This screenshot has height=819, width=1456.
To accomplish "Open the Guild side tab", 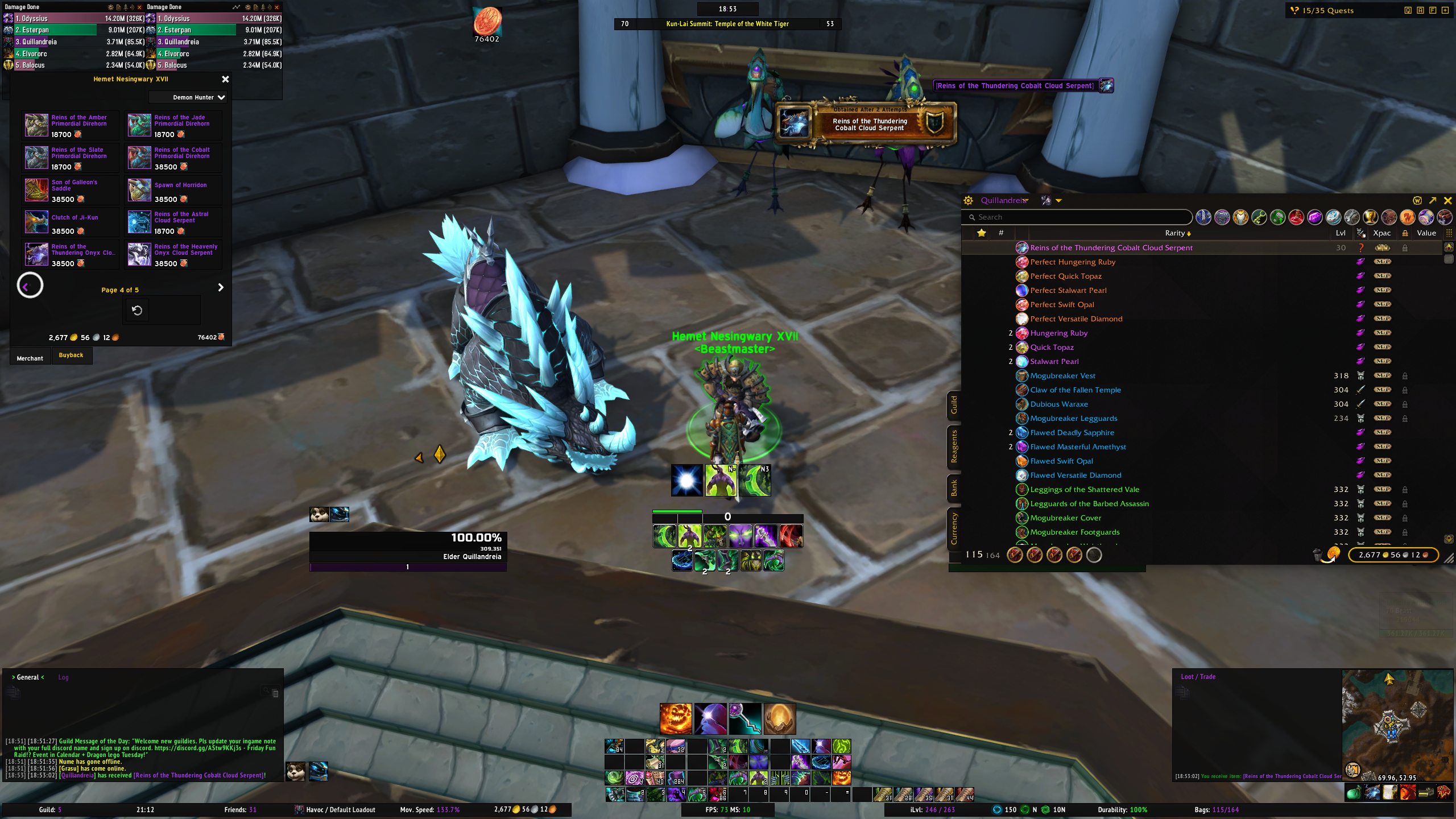I will pyautogui.click(x=954, y=405).
